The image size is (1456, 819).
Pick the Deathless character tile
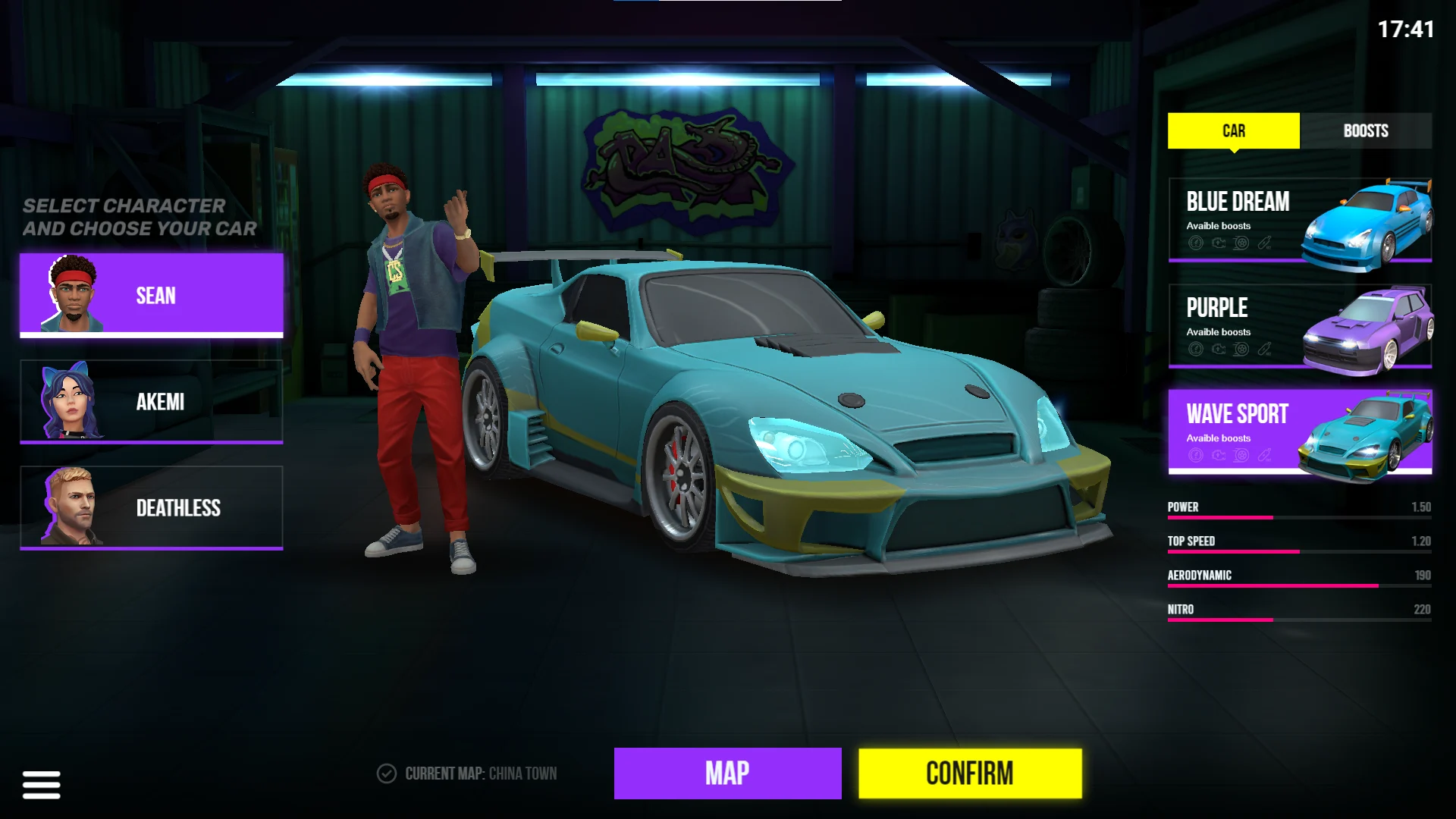pos(152,507)
